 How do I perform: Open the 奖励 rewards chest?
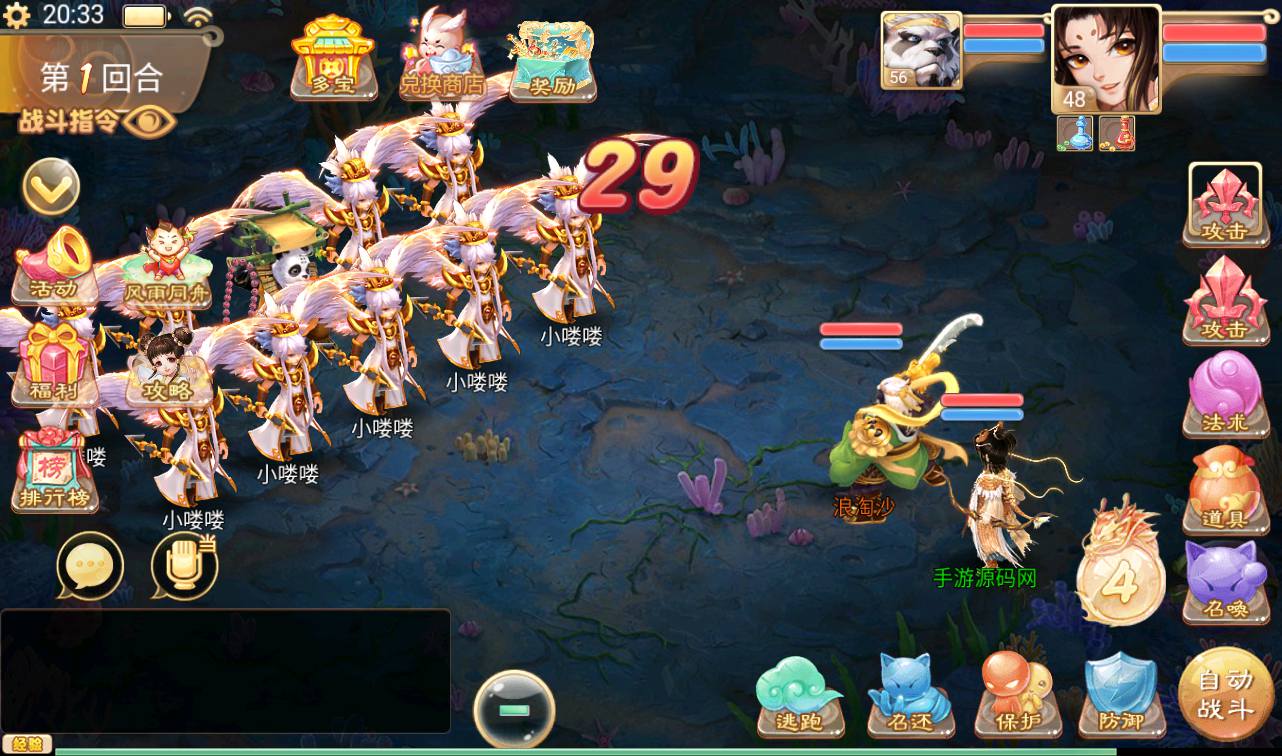[x=551, y=59]
